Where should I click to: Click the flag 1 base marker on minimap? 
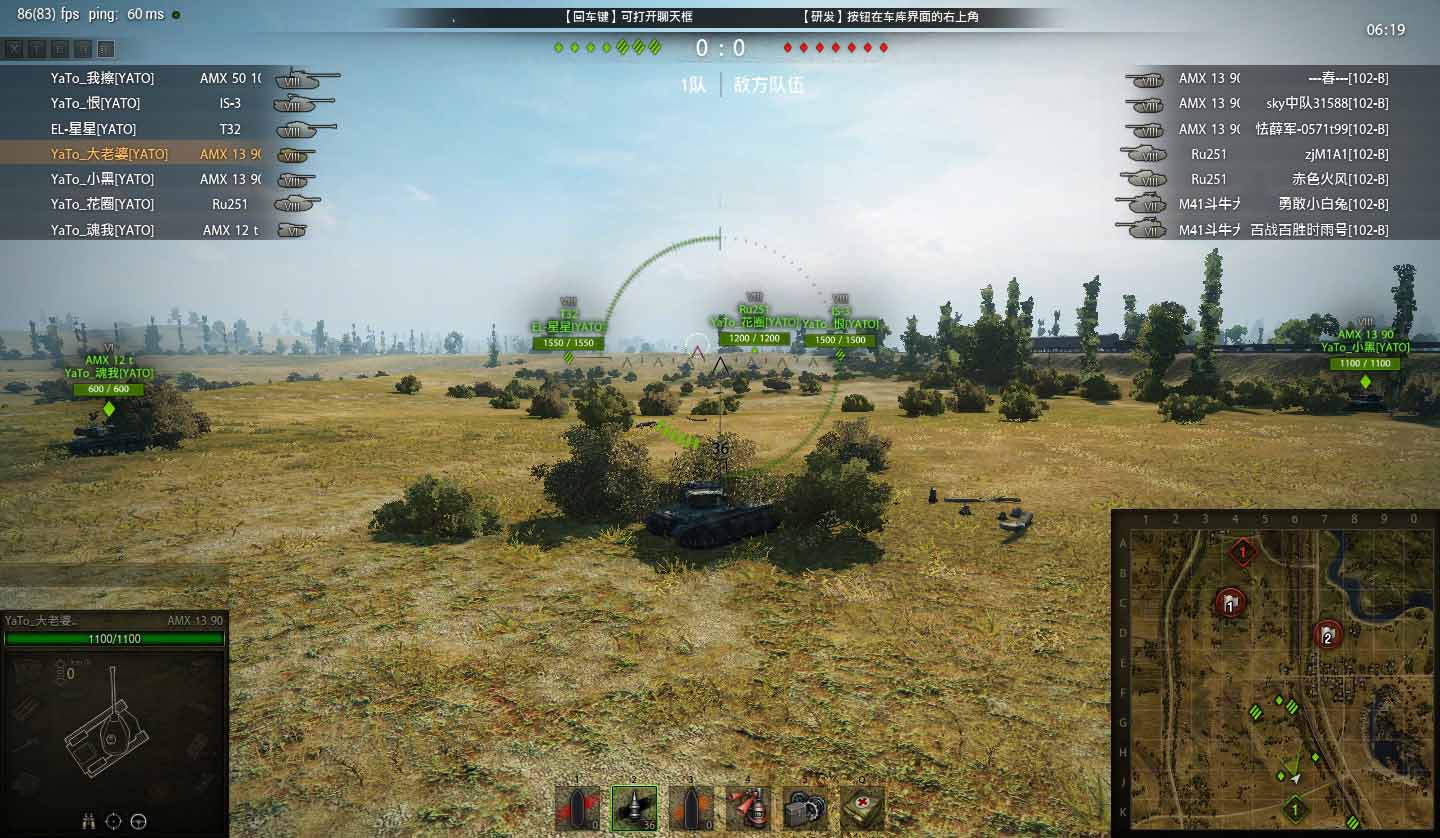point(1230,602)
